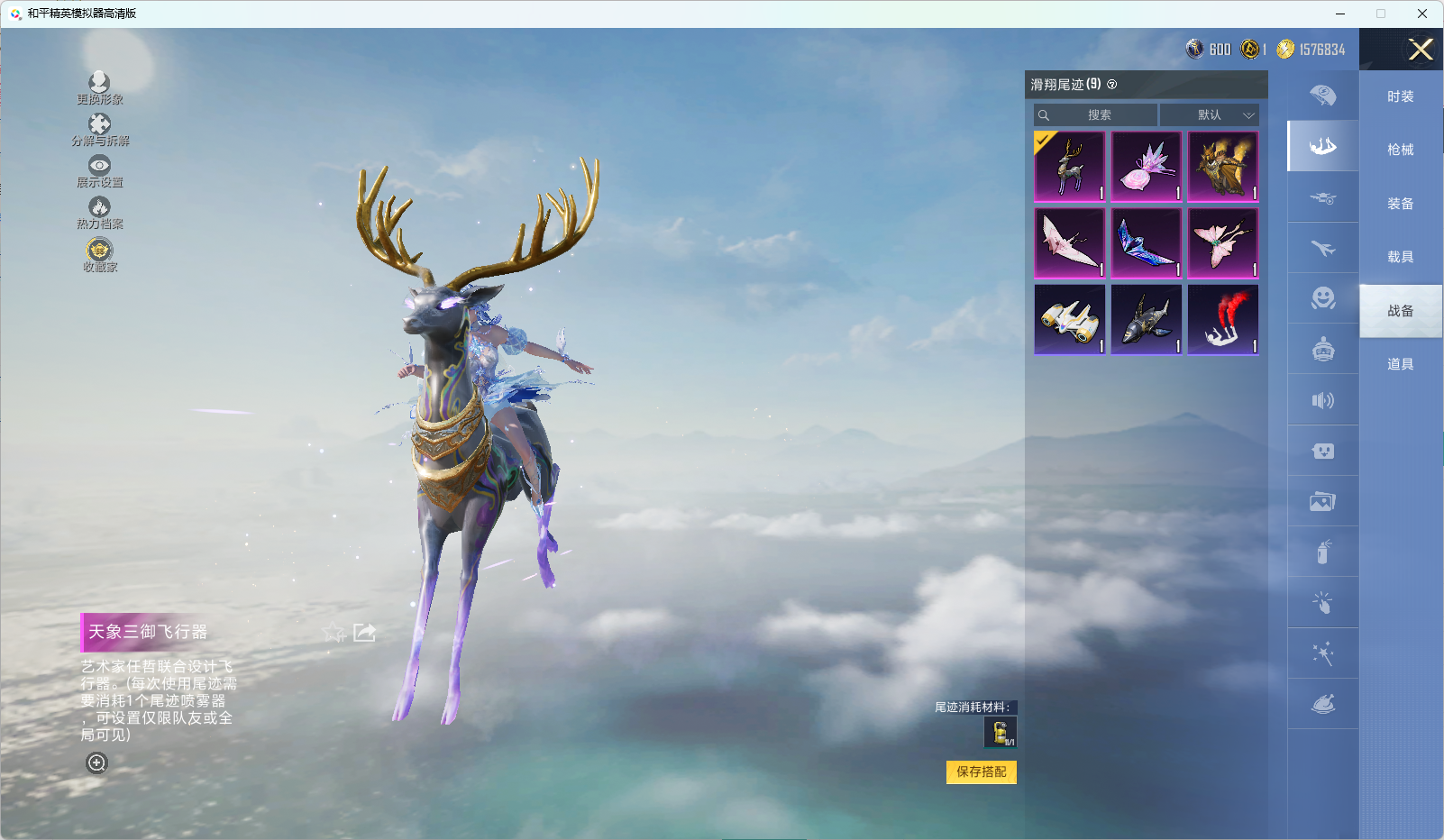Switch to the 时装 outfit tab
The width and height of the screenshot is (1444, 840).
pos(1400,96)
